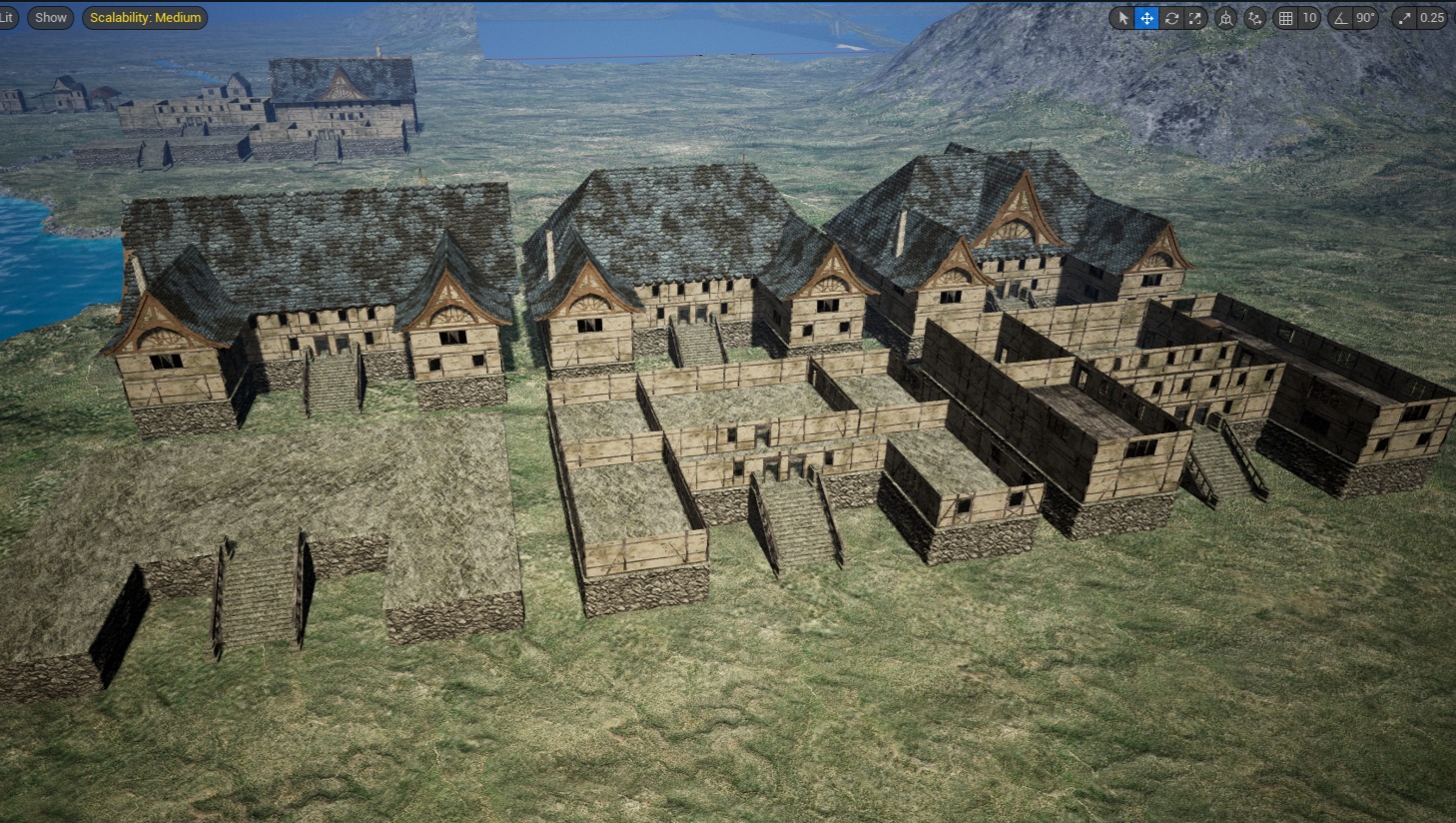The width and height of the screenshot is (1456, 823).
Task: Open the grid snap size 10 dropdown
Action: [1309, 18]
